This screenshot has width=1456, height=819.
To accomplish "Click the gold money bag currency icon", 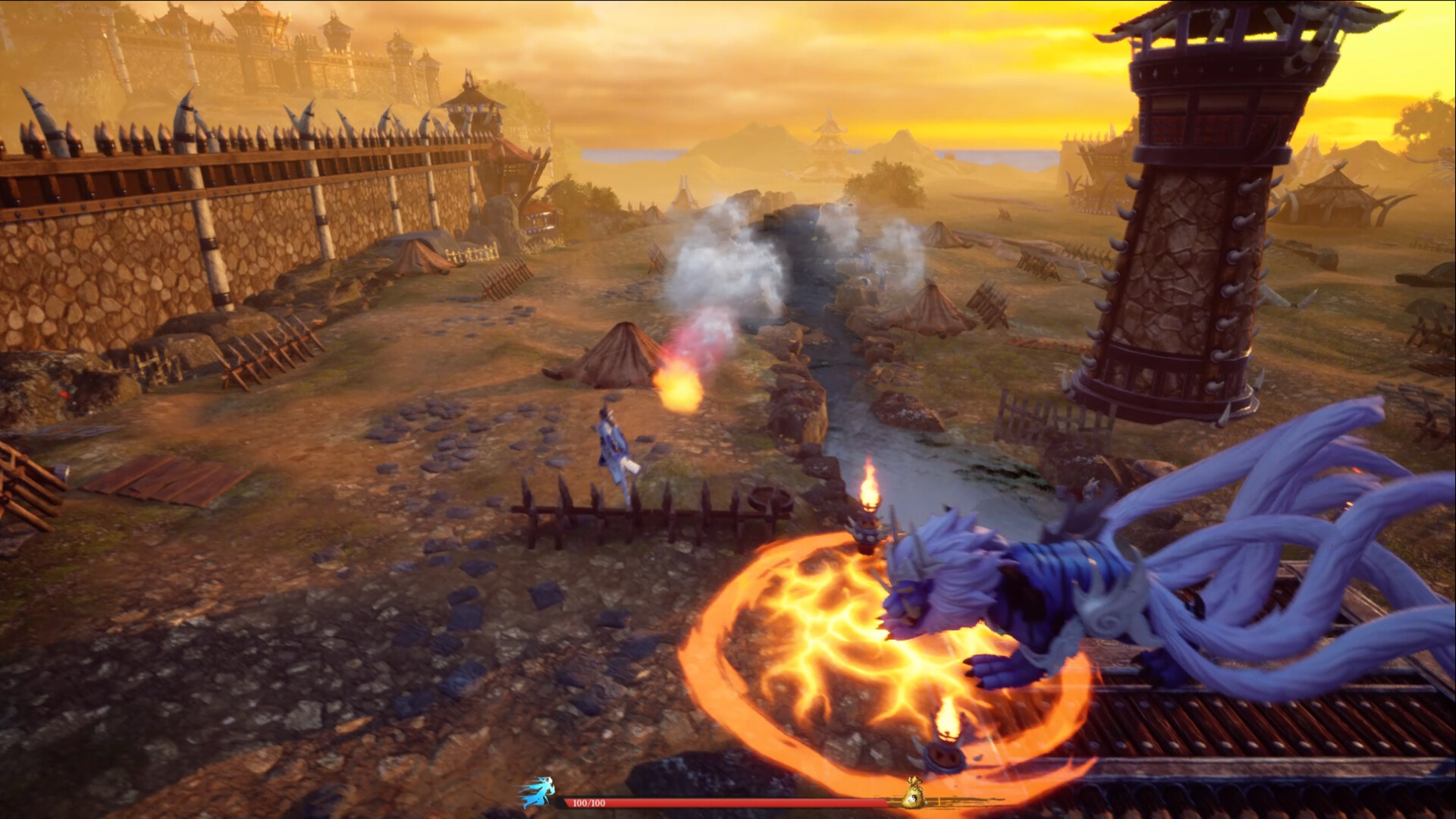I will pyautogui.click(x=914, y=792).
